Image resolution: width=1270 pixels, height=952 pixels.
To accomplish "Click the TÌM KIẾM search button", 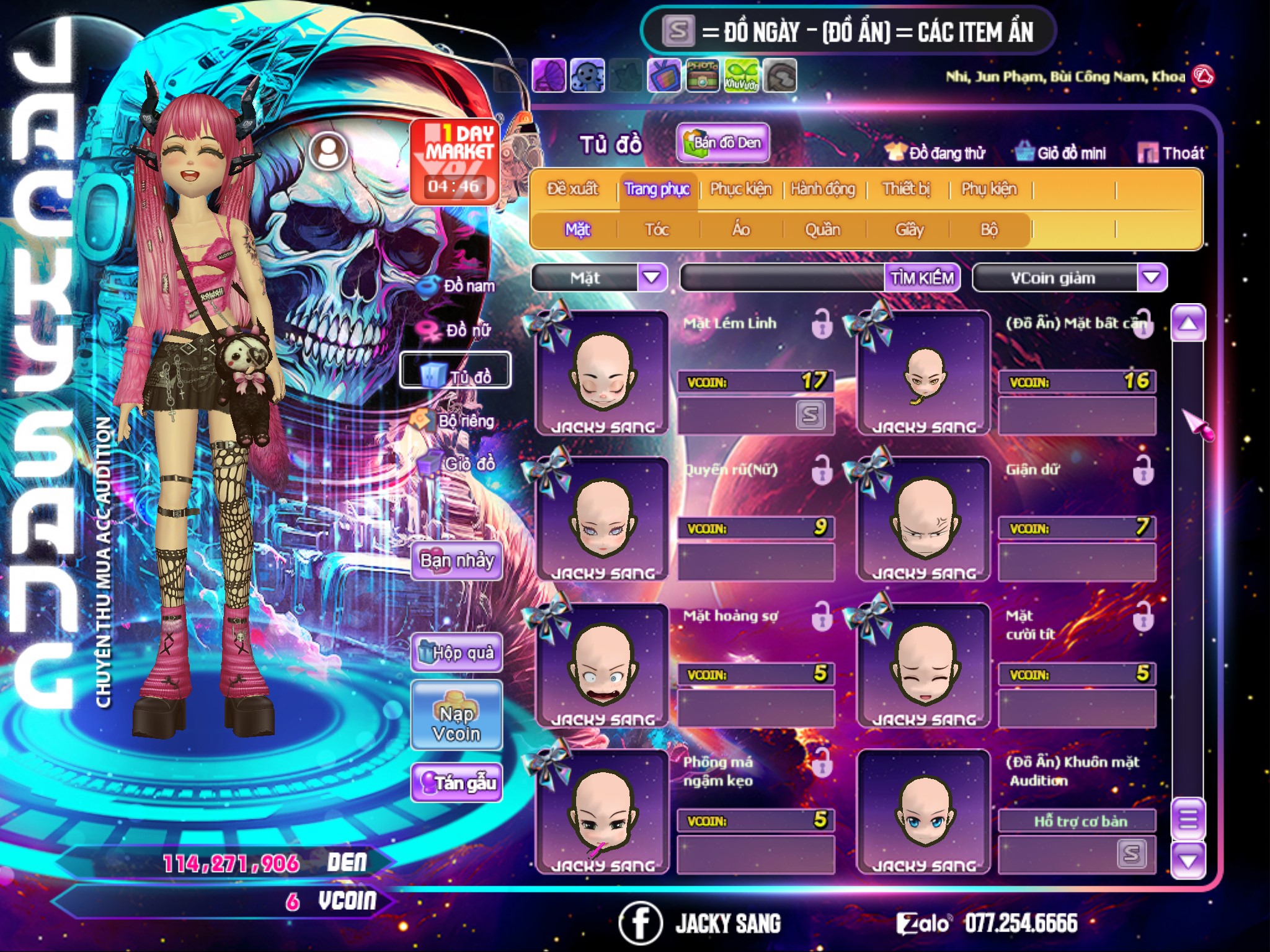I will pyautogui.click(x=922, y=278).
